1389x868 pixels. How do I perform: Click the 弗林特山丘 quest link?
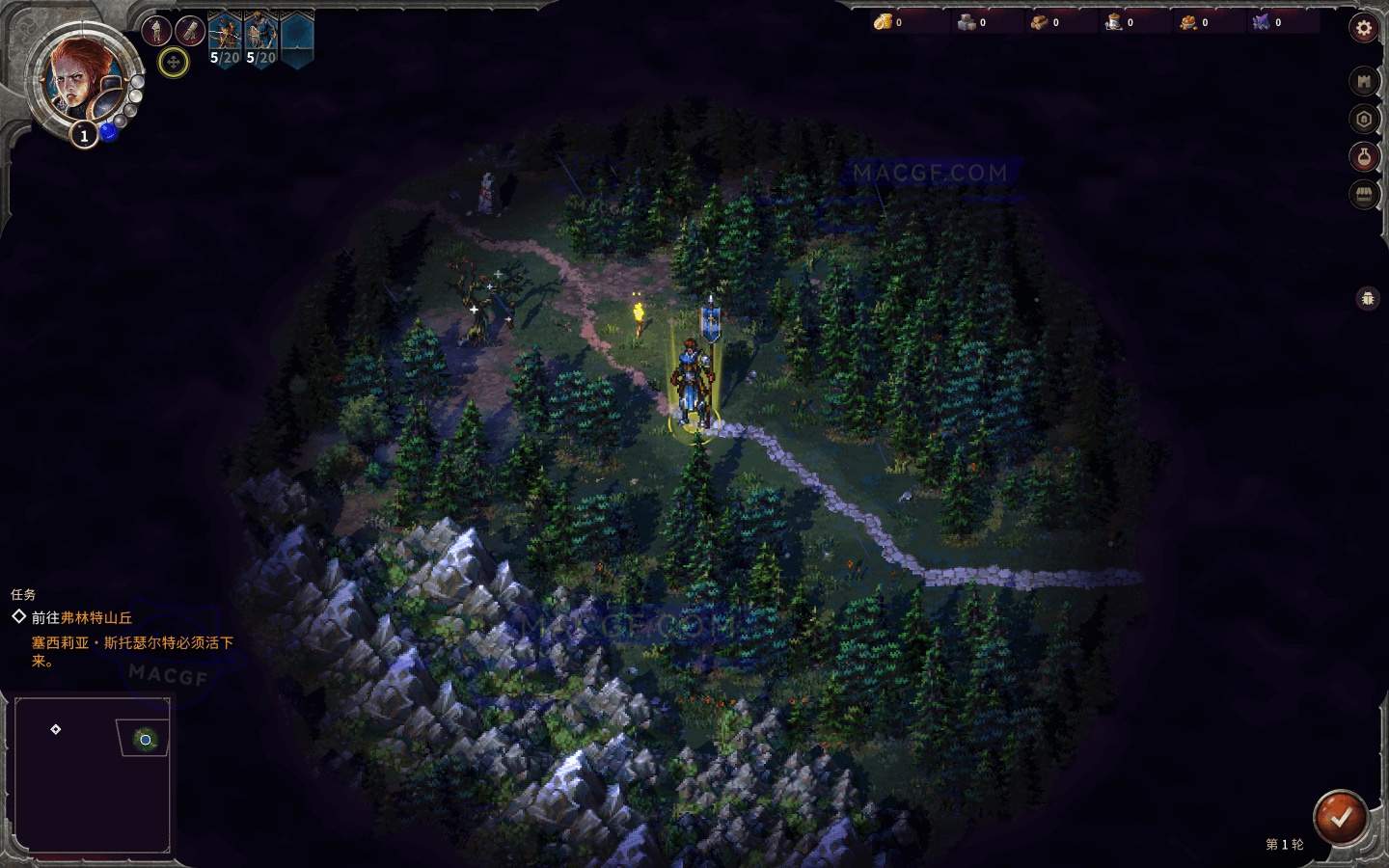[x=96, y=618]
